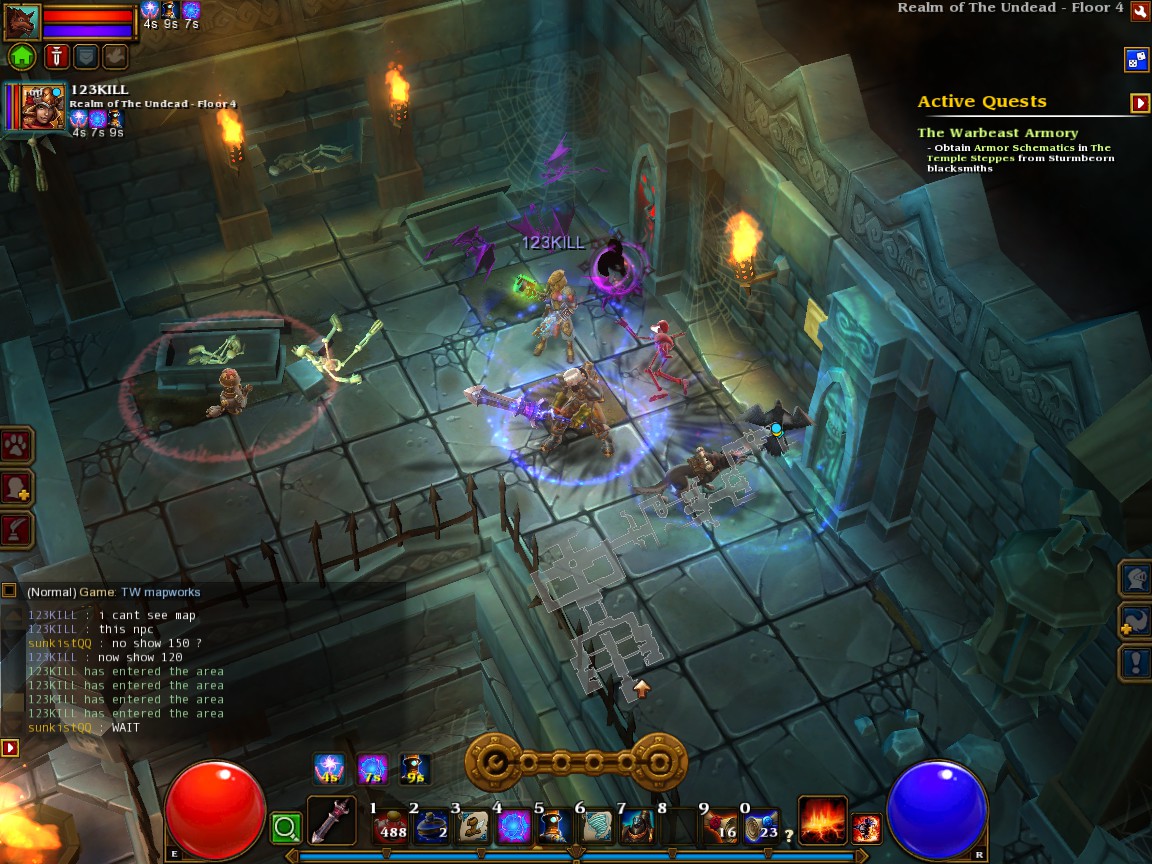
Task: Open the pet panel with paw button
Action: [x=18, y=446]
